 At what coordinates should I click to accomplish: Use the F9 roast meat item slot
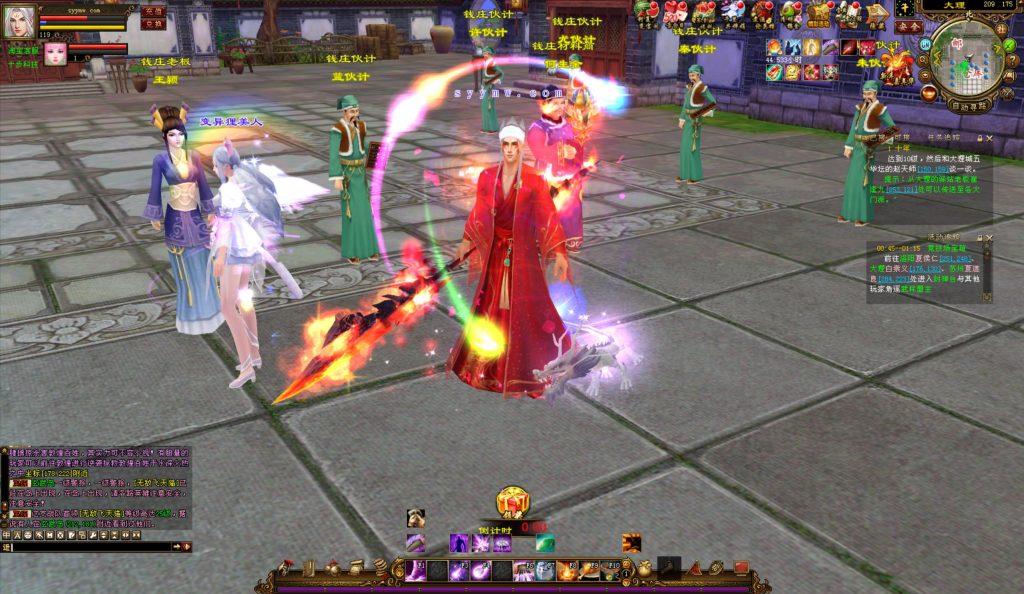[x=591, y=571]
